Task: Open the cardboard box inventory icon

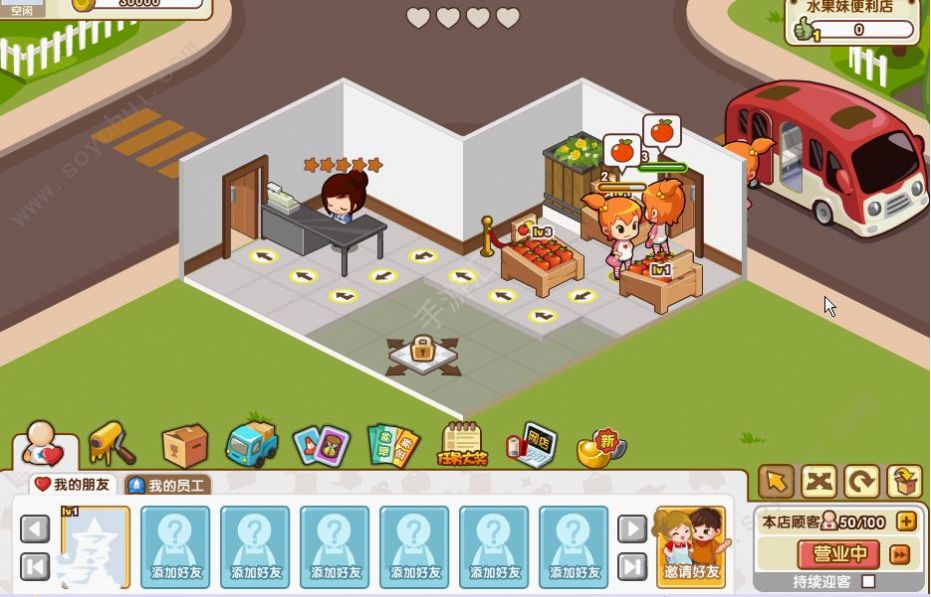Action: pos(185,445)
